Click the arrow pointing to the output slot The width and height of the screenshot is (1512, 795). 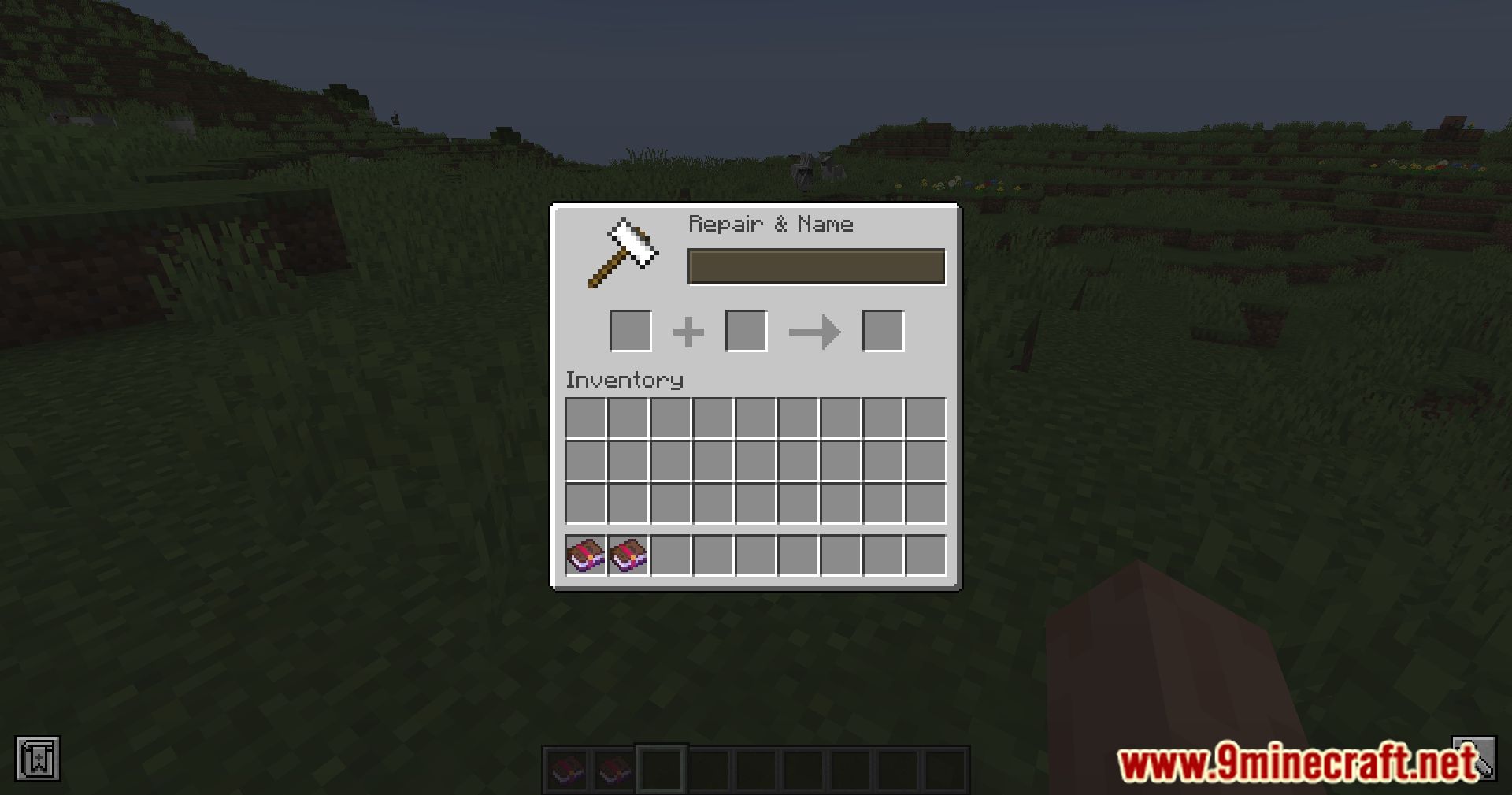(x=815, y=331)
